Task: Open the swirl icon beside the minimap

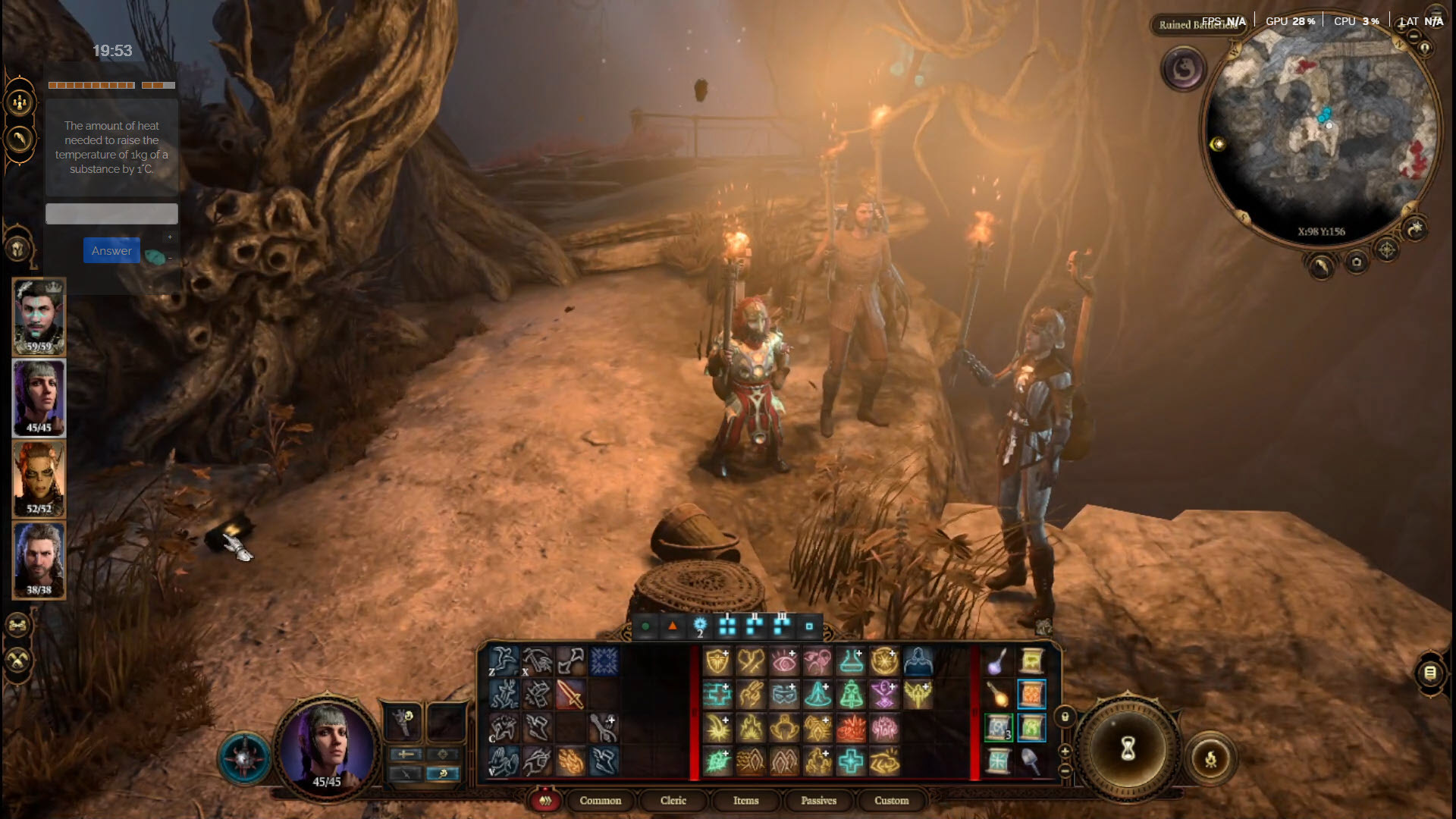Action: click(x=1183, y=70)
